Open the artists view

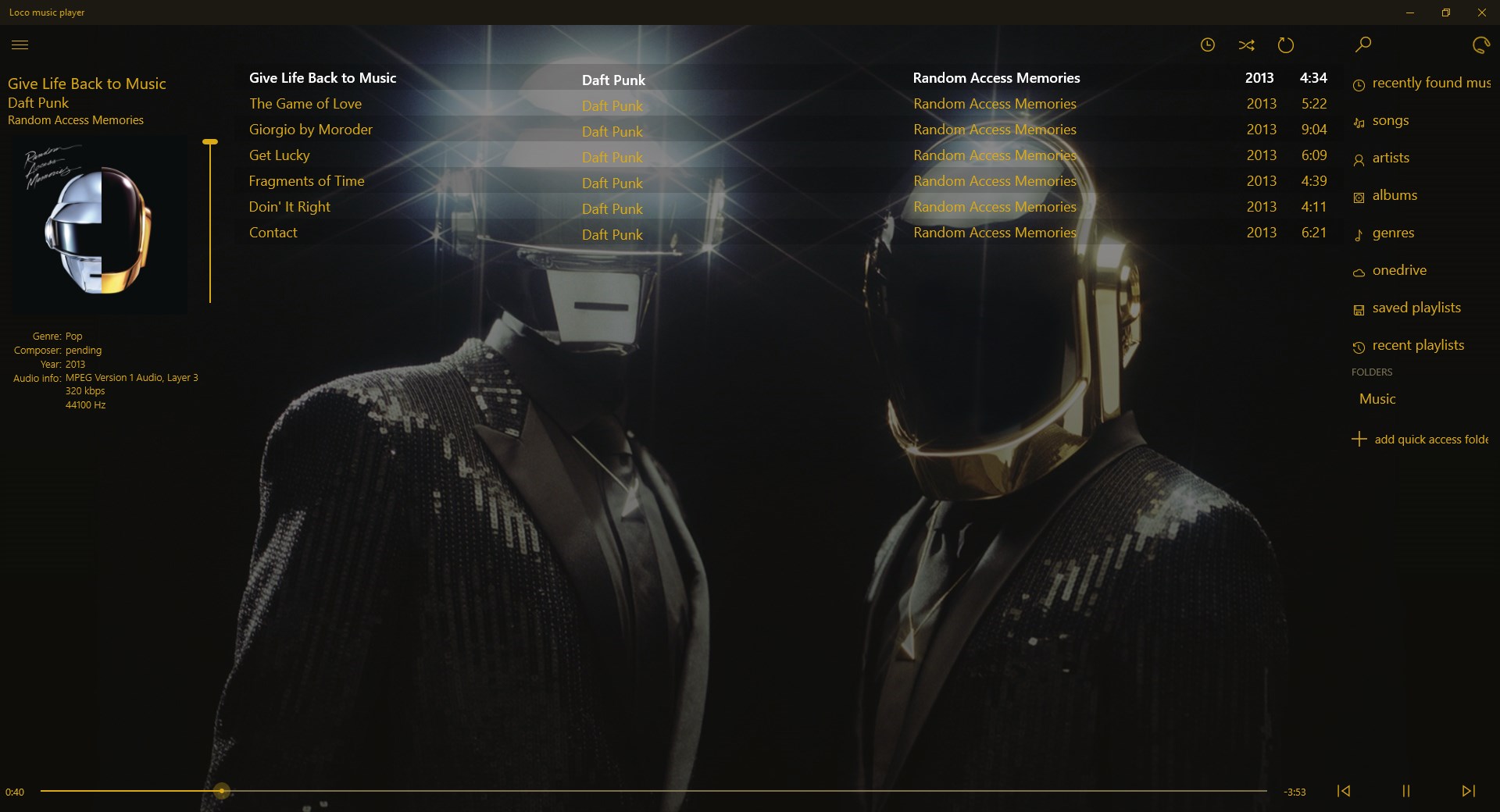1391,158
